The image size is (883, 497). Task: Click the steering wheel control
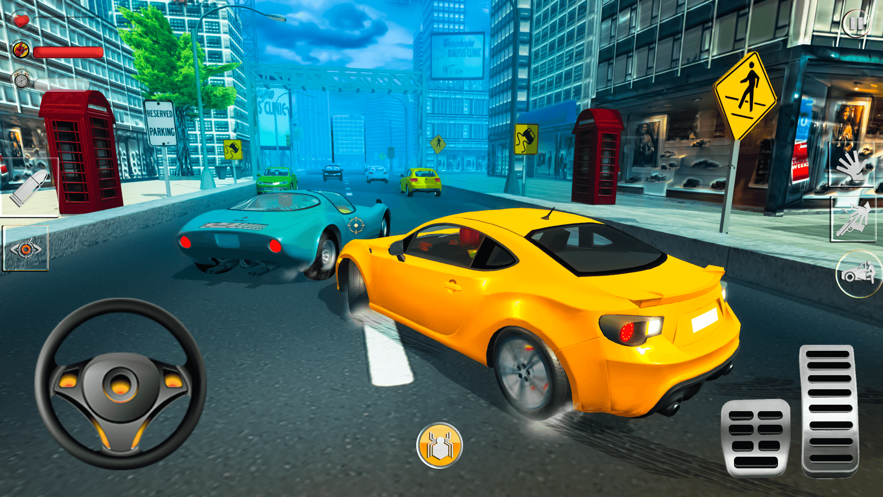pos(120,384)
